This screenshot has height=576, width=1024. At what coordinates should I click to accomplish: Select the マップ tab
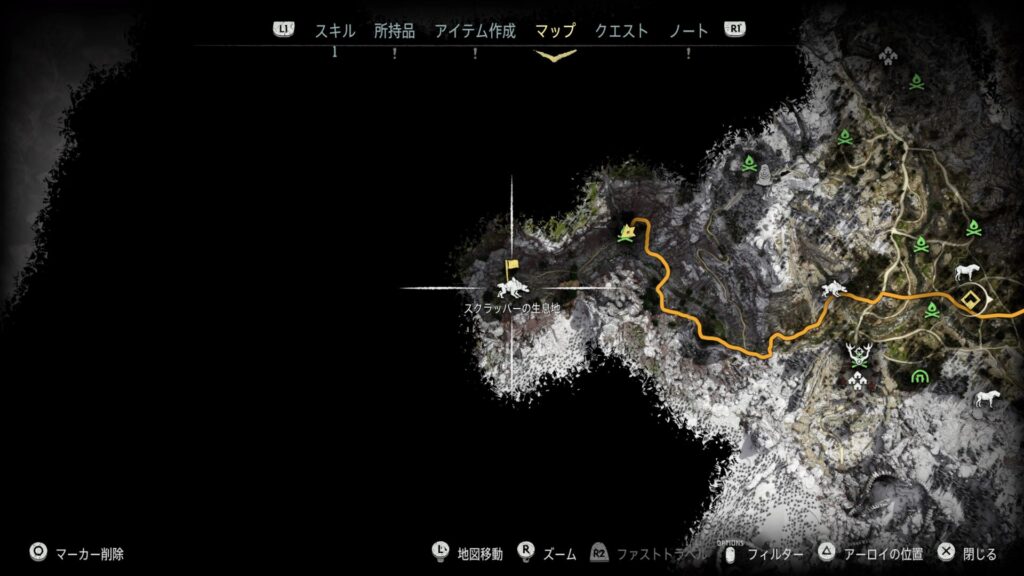[x=555, y=31]
